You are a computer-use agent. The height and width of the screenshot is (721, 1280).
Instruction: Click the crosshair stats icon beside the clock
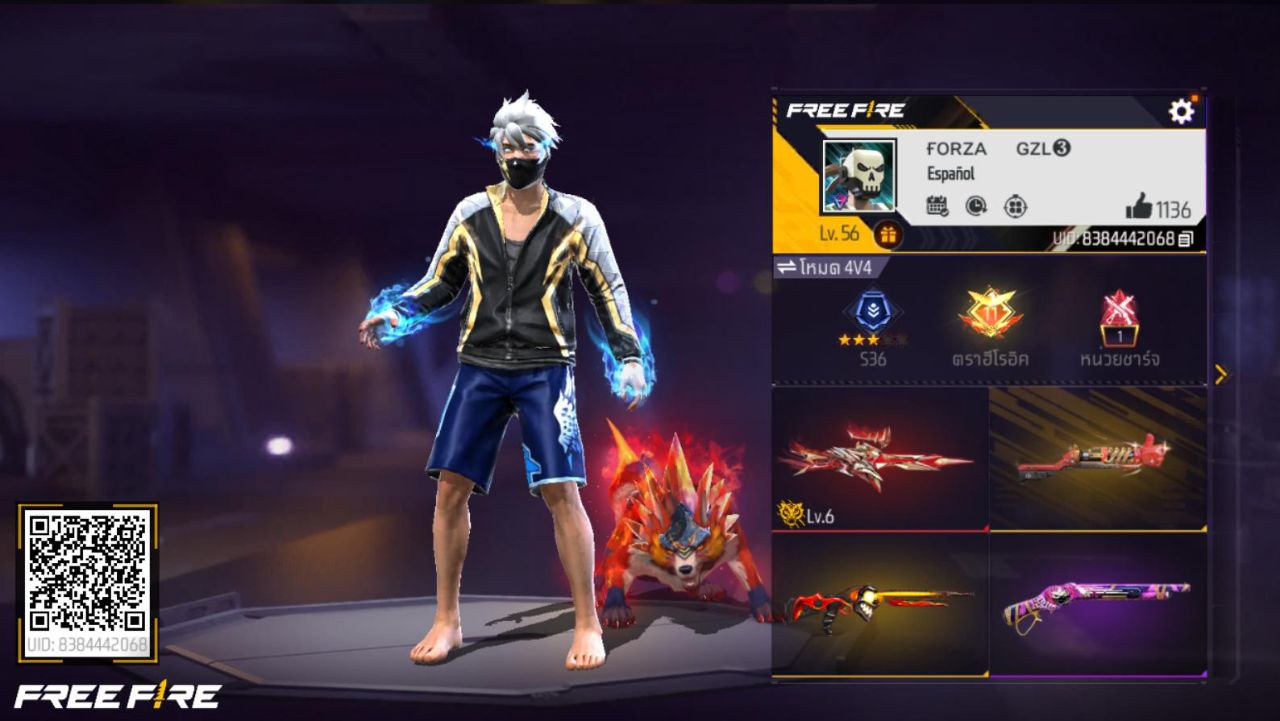tap(1013, 207)
